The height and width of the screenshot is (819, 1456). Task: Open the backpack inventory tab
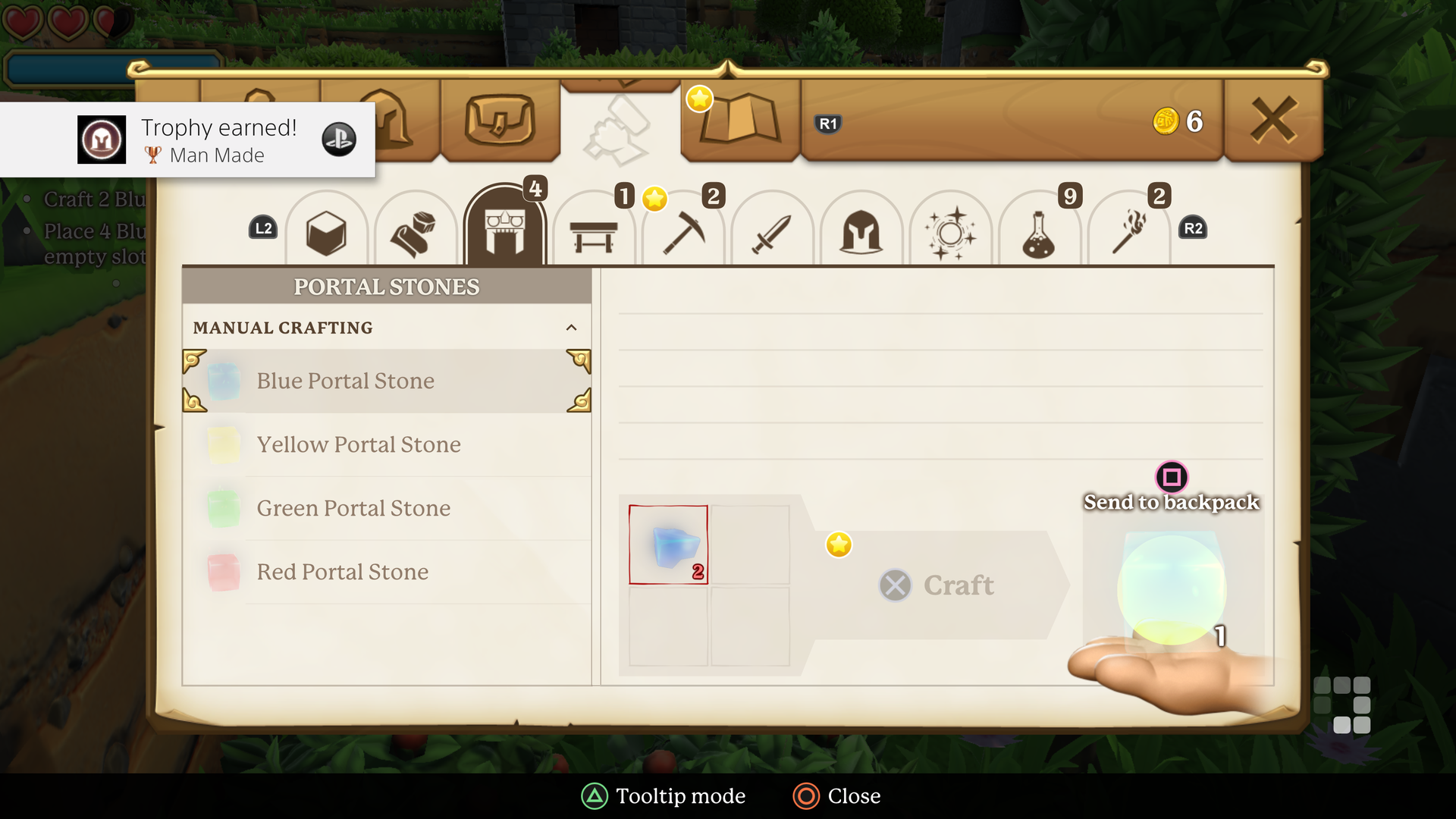click(x=500, y=121)
